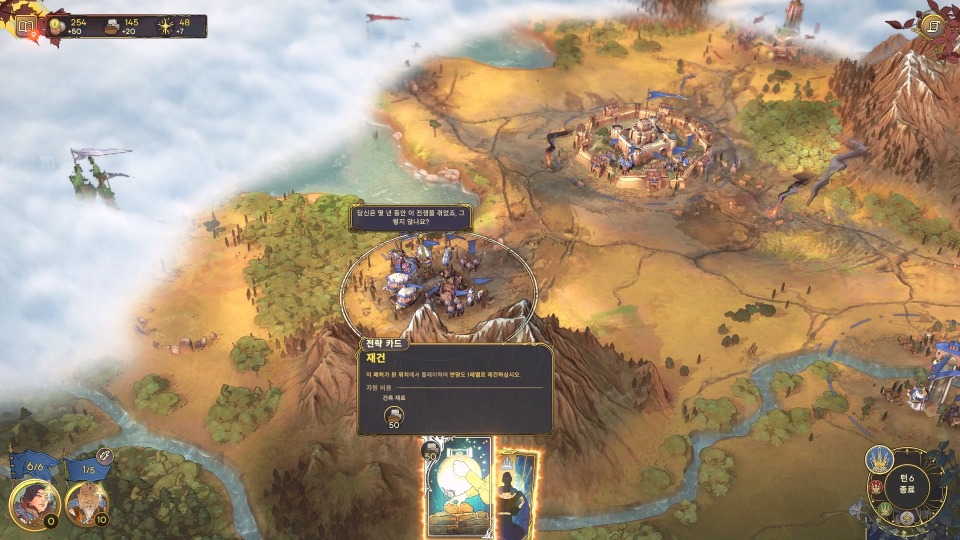960x540 pixels.
Task: End turn 6 with the 턴 6 종료 button
Action: point(908,483)
